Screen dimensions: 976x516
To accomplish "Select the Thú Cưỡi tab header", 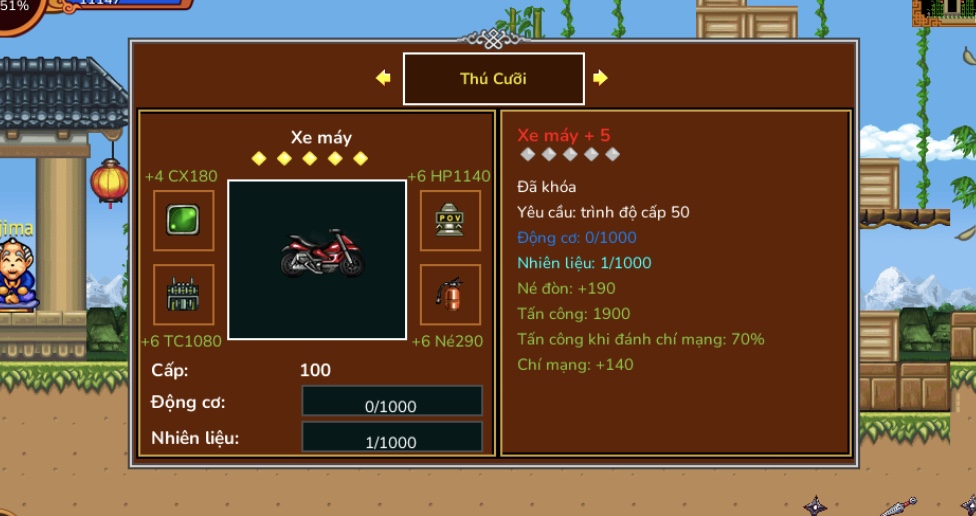I will [x=493, y=79].
